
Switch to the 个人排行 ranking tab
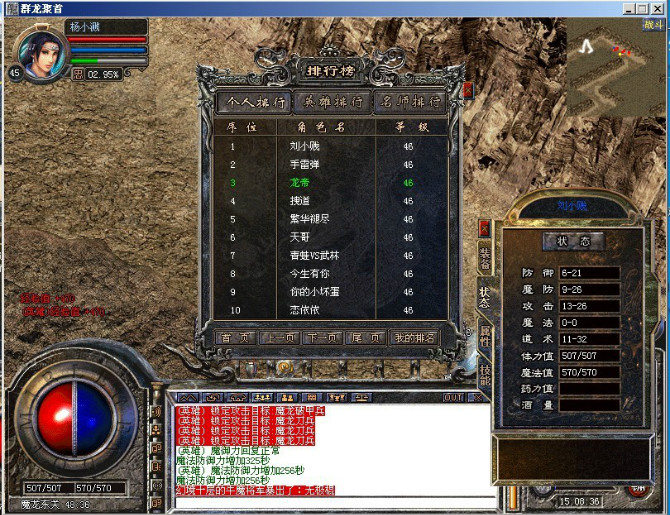(253, 102)
